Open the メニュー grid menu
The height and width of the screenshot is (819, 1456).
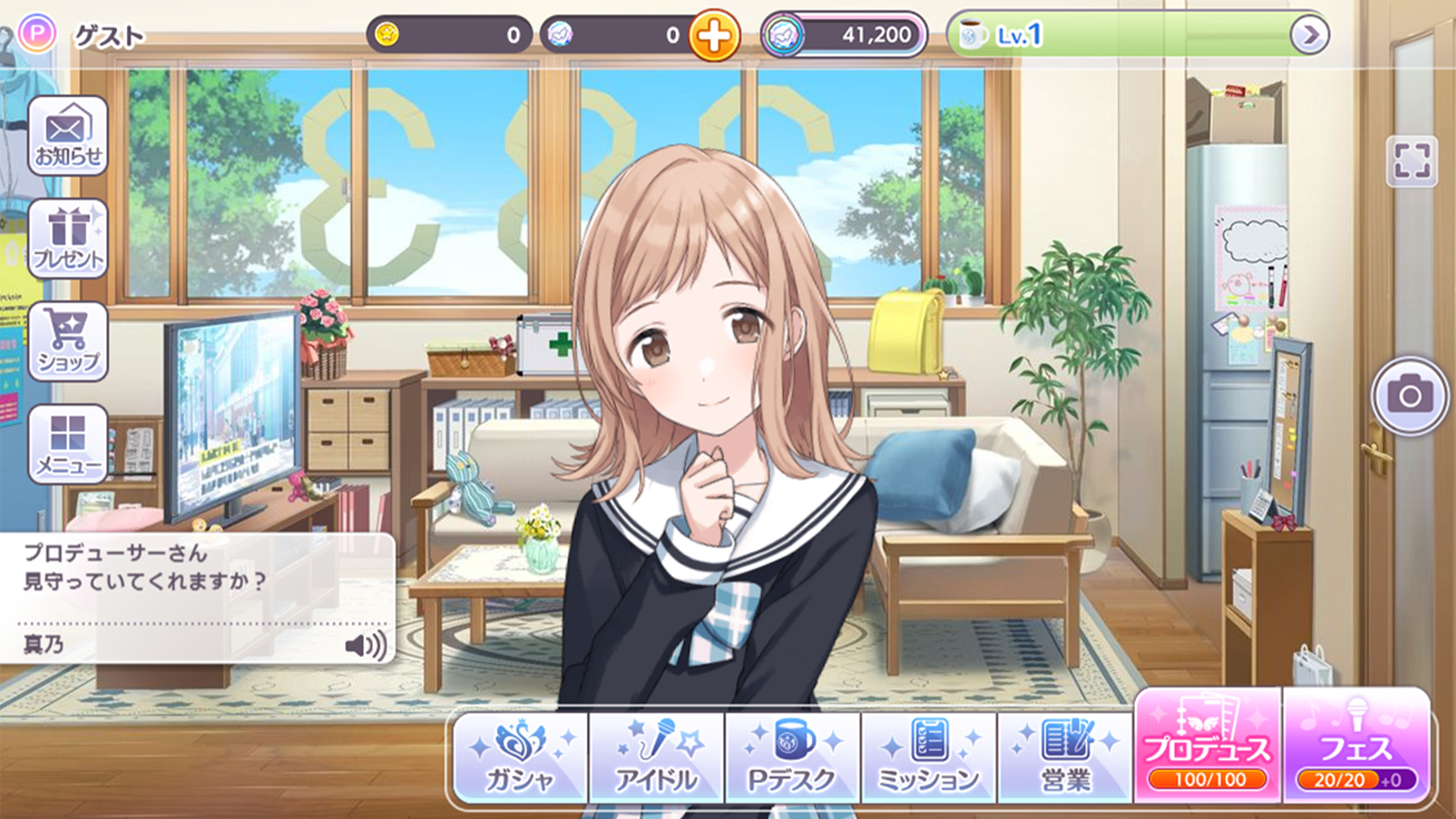(x=69, y=440)
